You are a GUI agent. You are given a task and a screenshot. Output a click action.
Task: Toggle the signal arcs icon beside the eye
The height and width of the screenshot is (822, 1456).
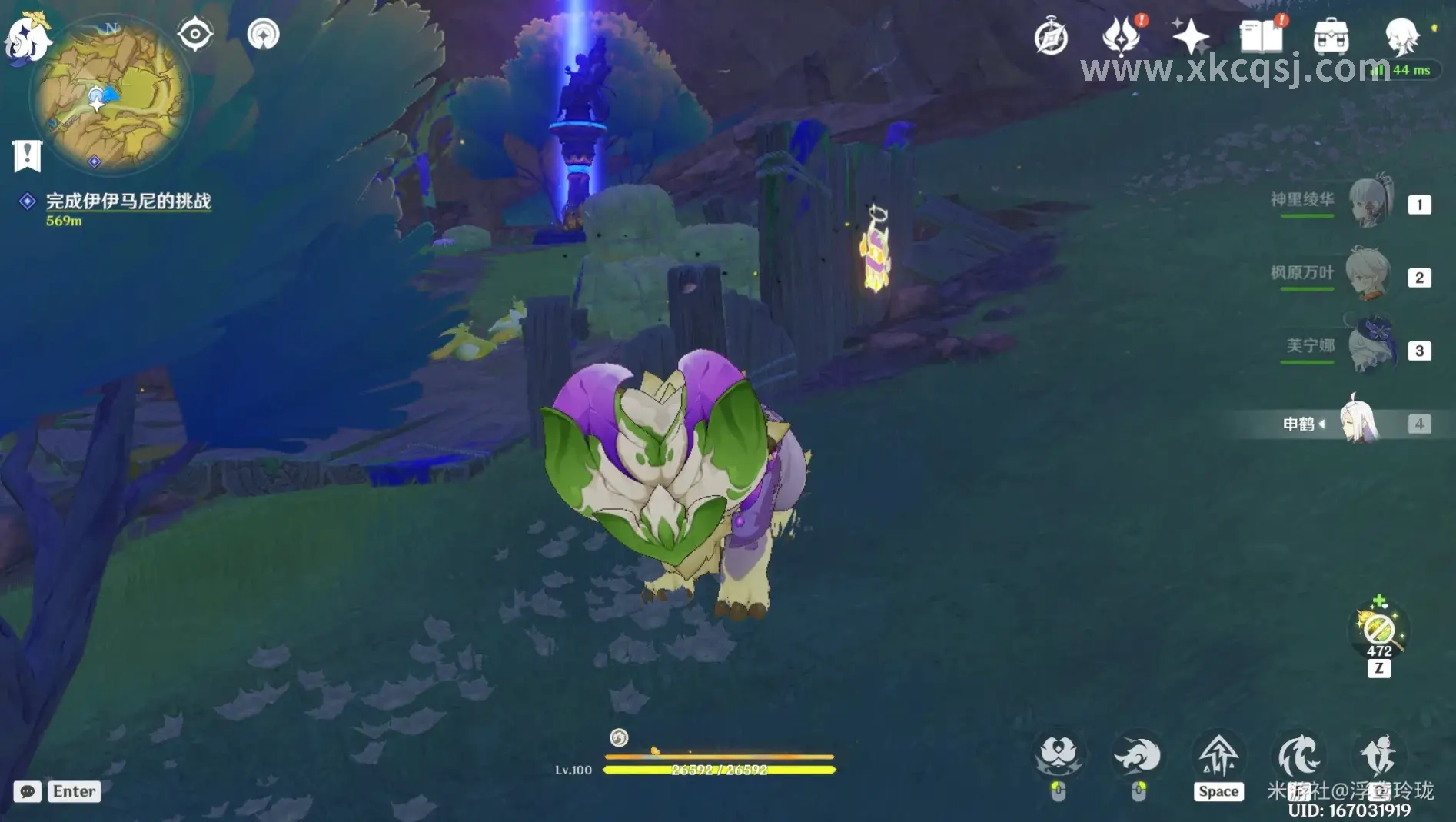pos(263,35)
